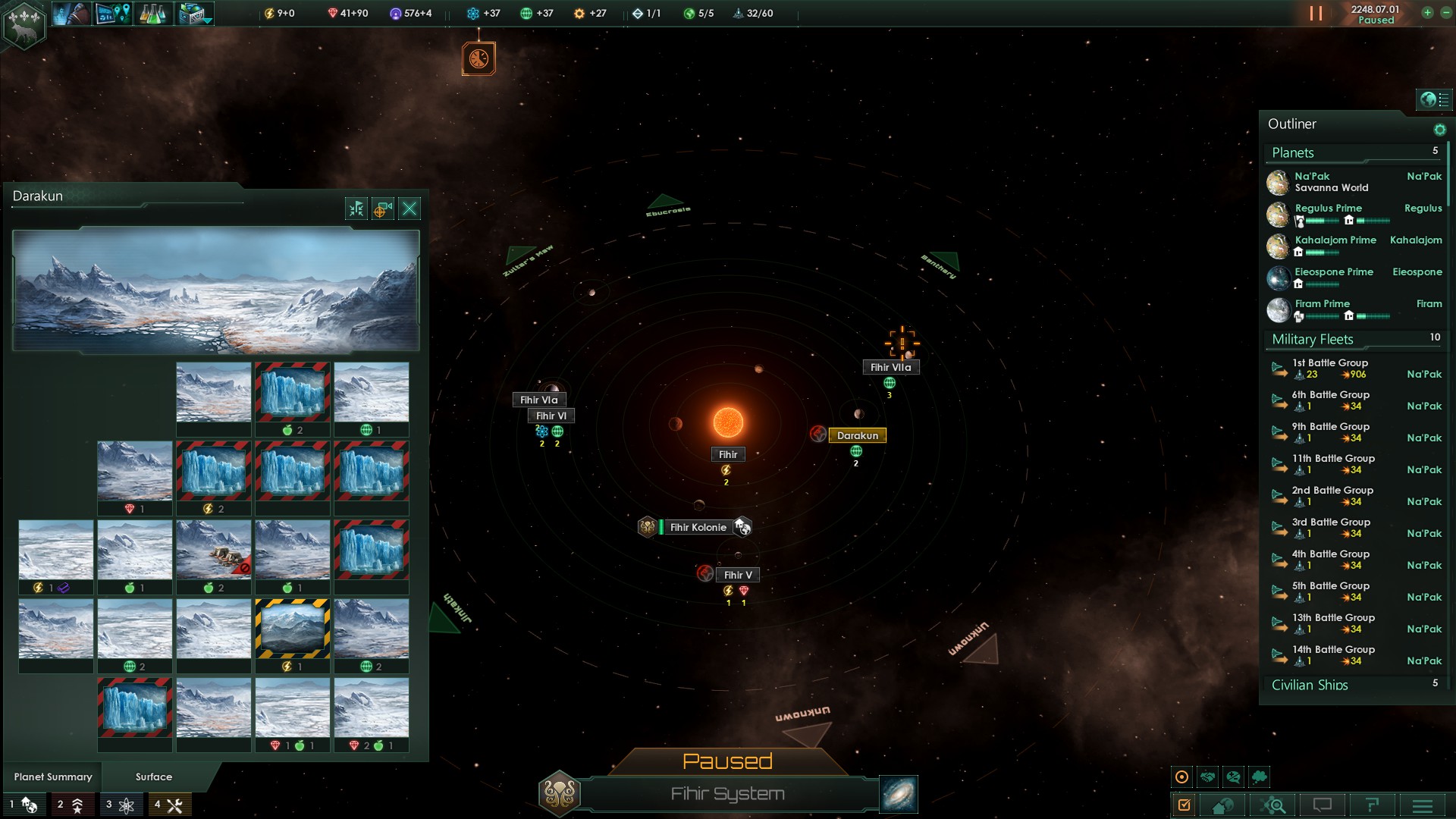The width and height of the screenshot is (1456, 819).
Task: Open the Surface tab
Action: [x=154, y=777]
